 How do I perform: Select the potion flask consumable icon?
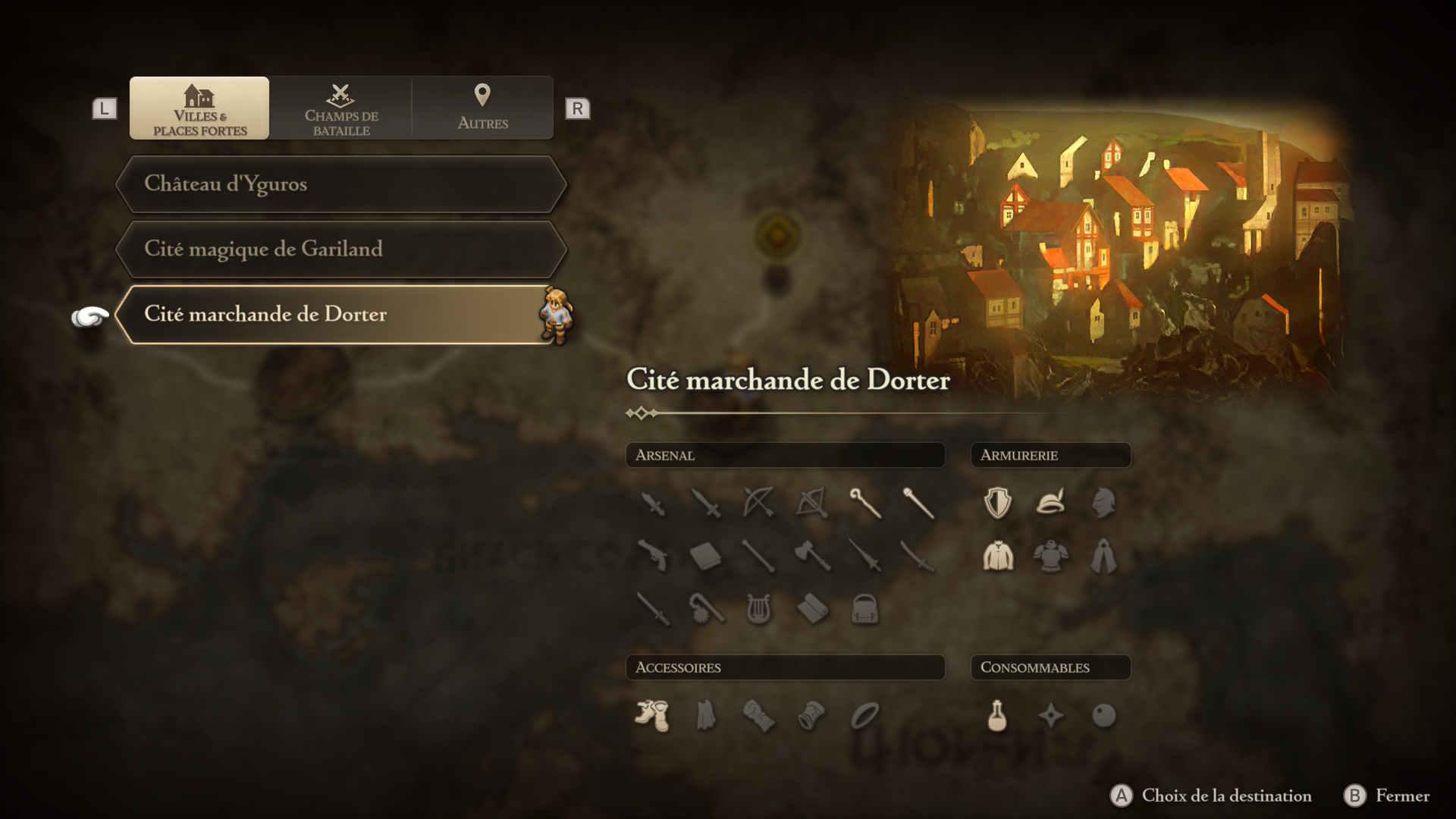(x=997, y=716)
